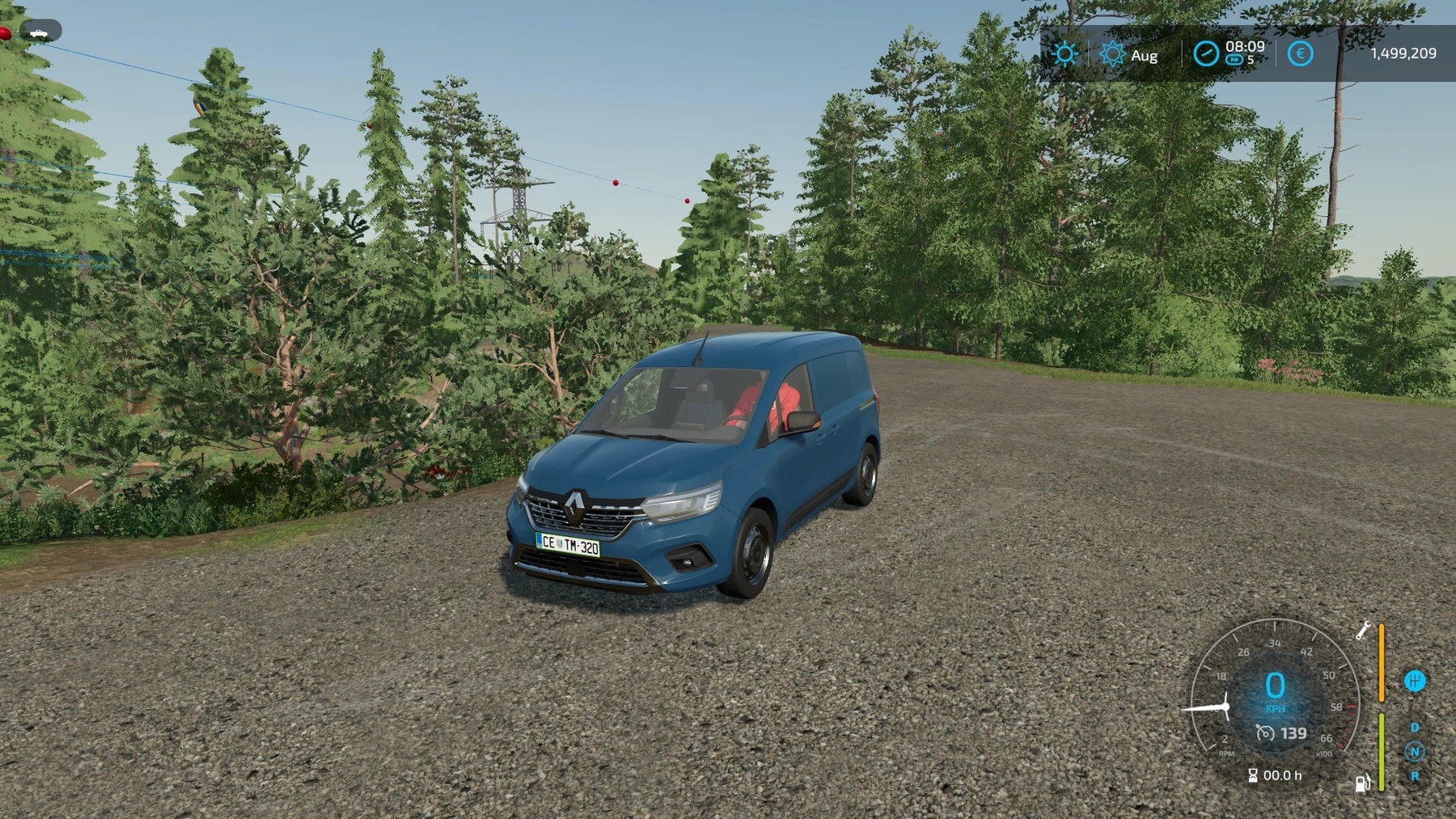
Task: Click the hourglass operating hours icon
Action: 1253,775
